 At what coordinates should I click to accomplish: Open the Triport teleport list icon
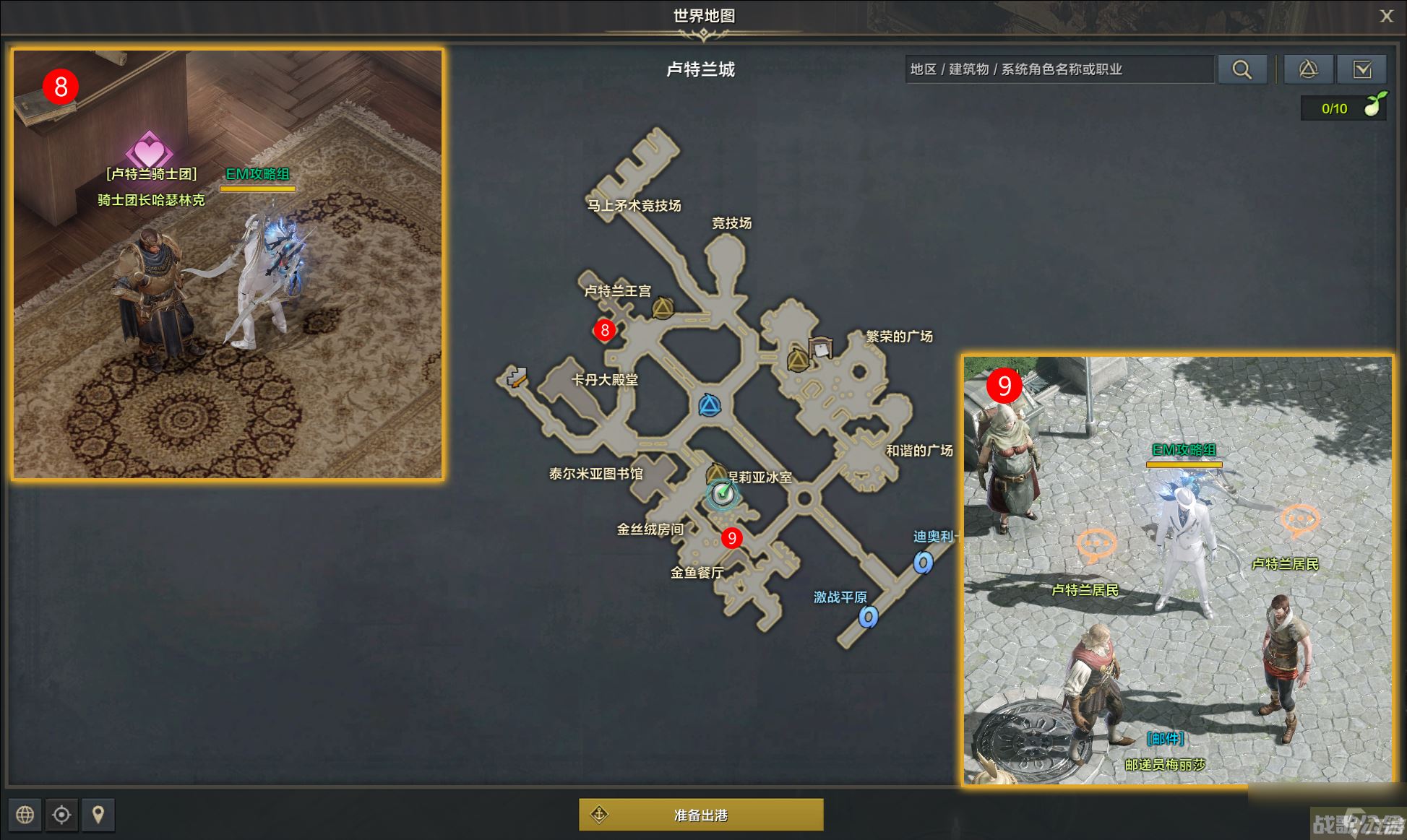(1308, 69)
